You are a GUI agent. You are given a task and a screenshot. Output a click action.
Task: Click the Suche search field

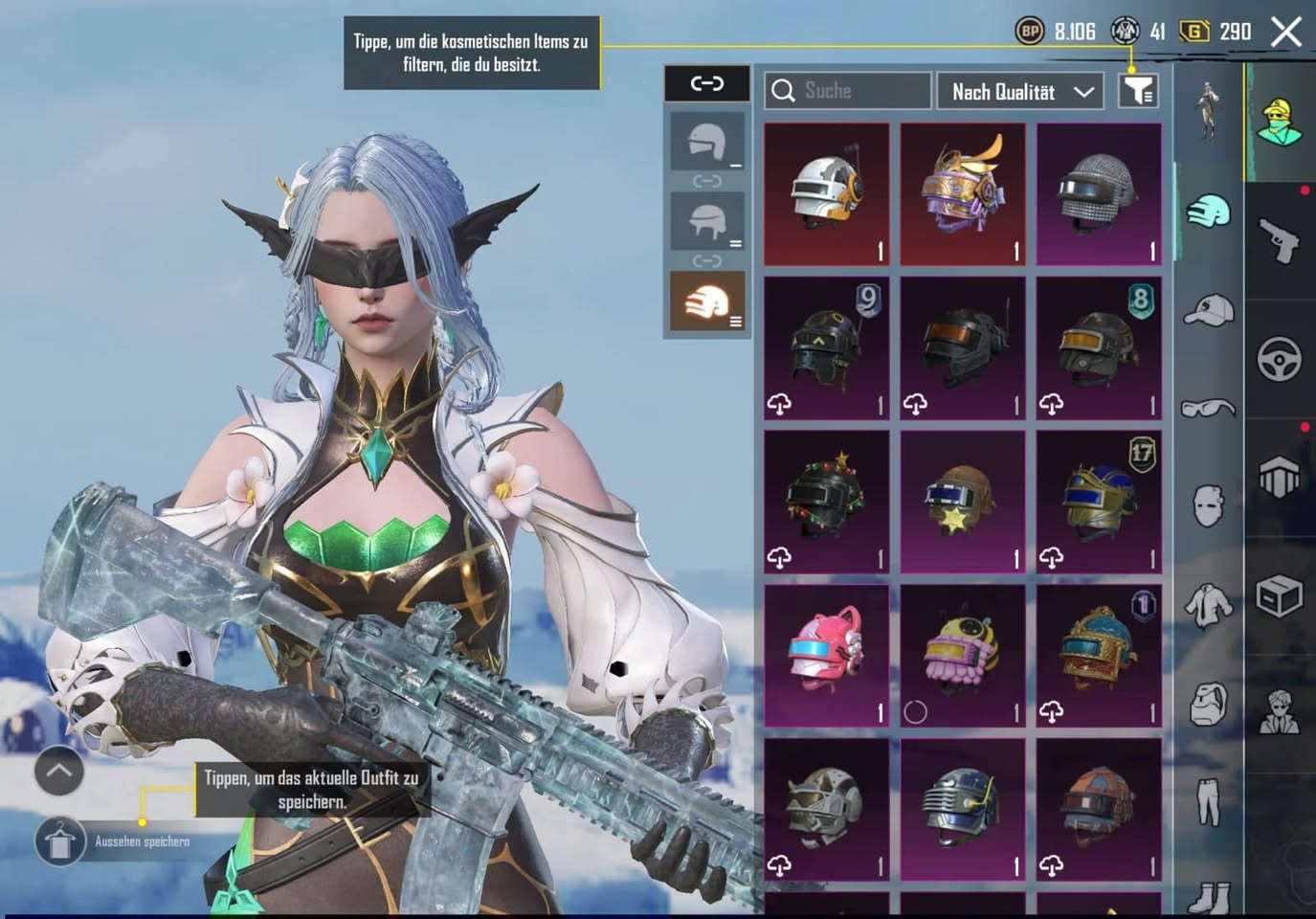coord(847,91)
